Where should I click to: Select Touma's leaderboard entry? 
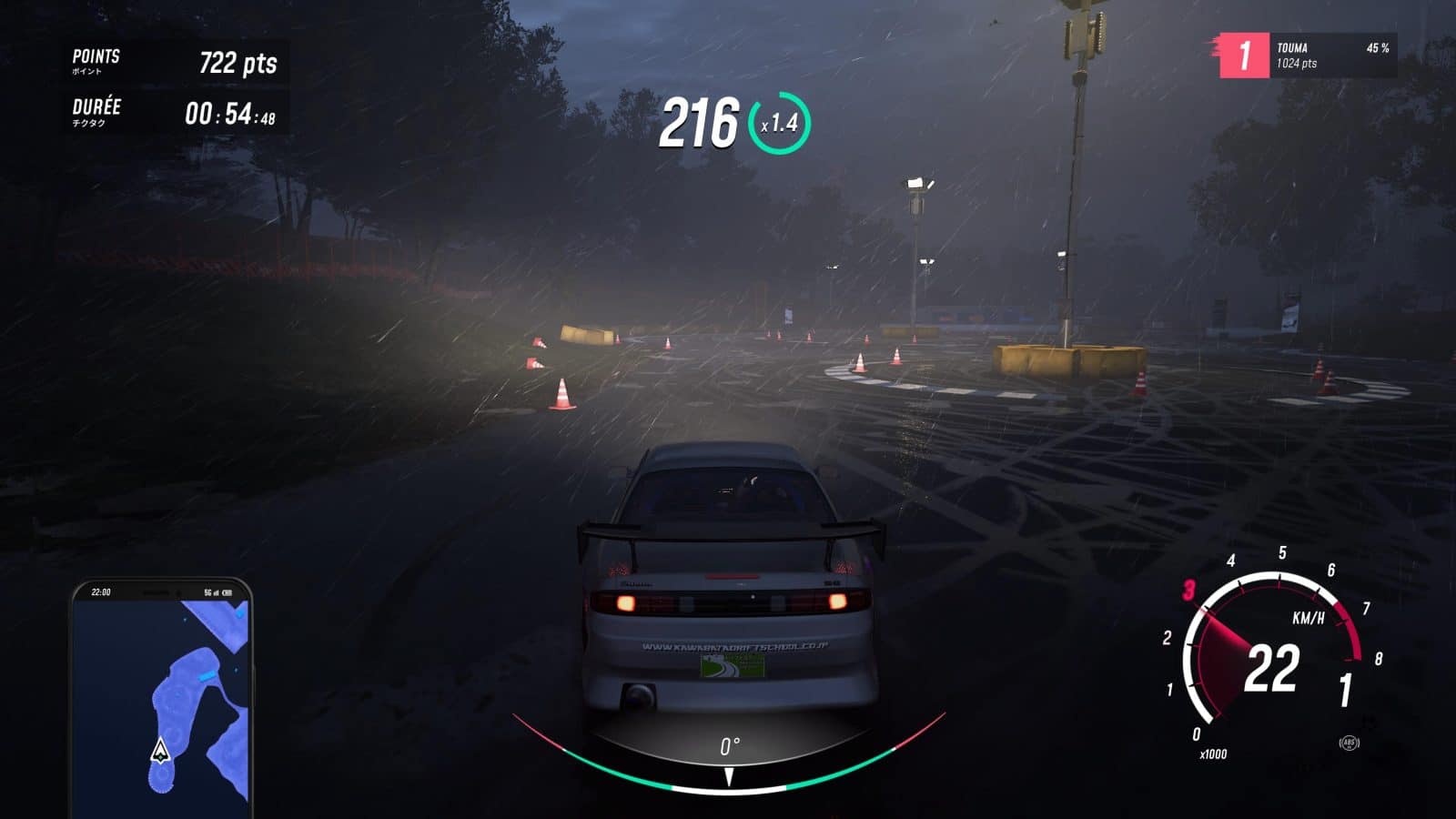click(x=1307, y=56)
